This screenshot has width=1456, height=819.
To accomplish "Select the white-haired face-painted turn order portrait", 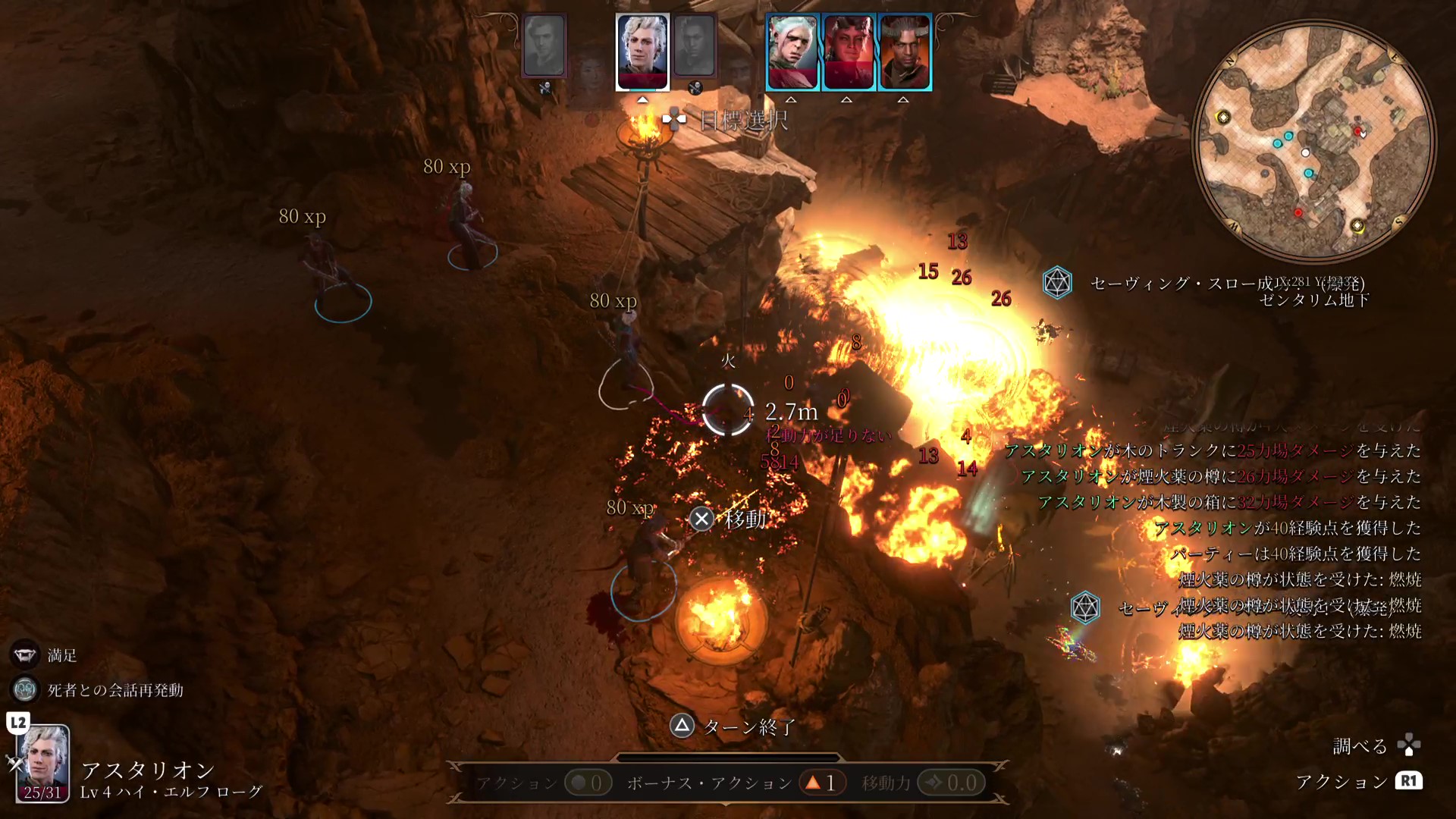I will pos(792,52).
